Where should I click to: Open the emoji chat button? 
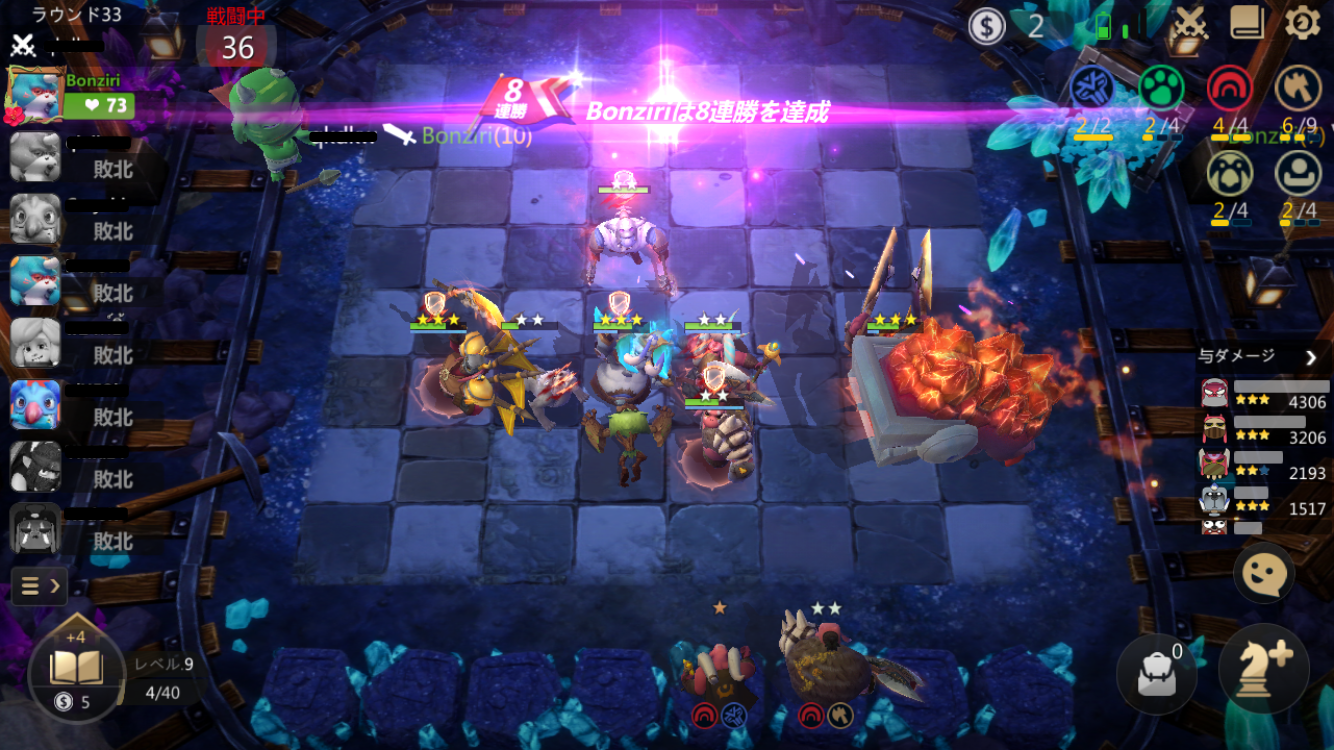tap(1264, 574)
